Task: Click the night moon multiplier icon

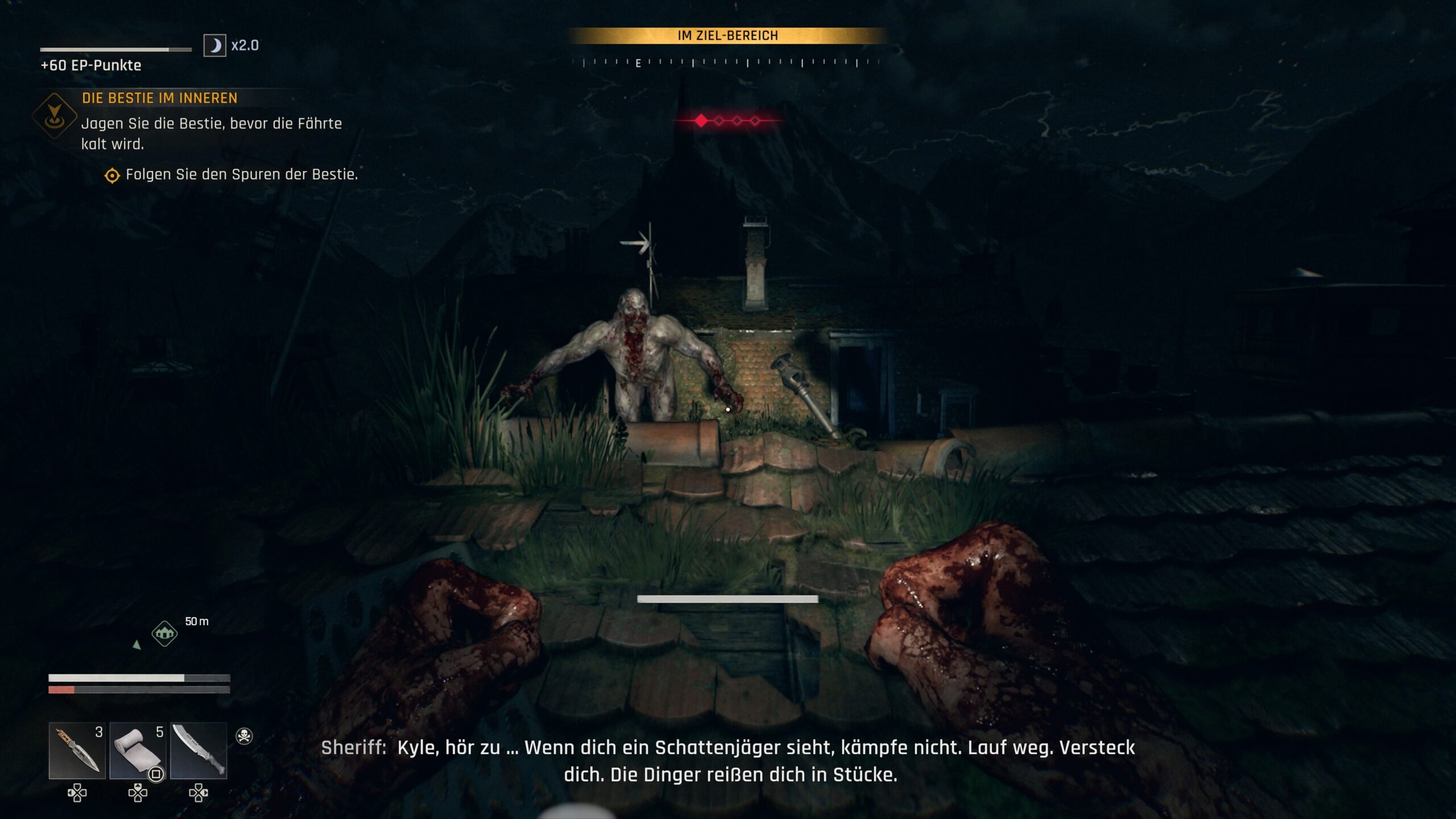Action: click(215, 45)
